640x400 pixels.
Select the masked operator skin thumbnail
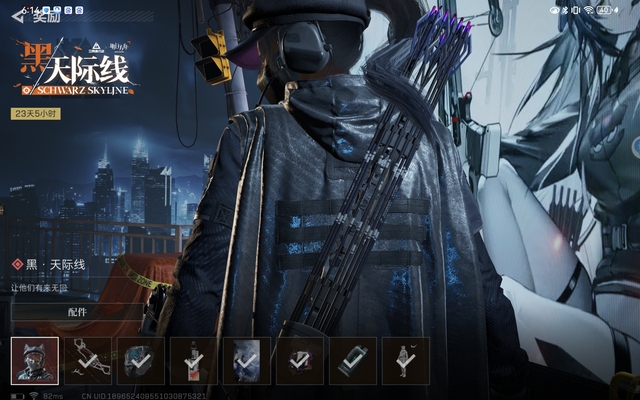pyautogui.click(x=35, y=360)
